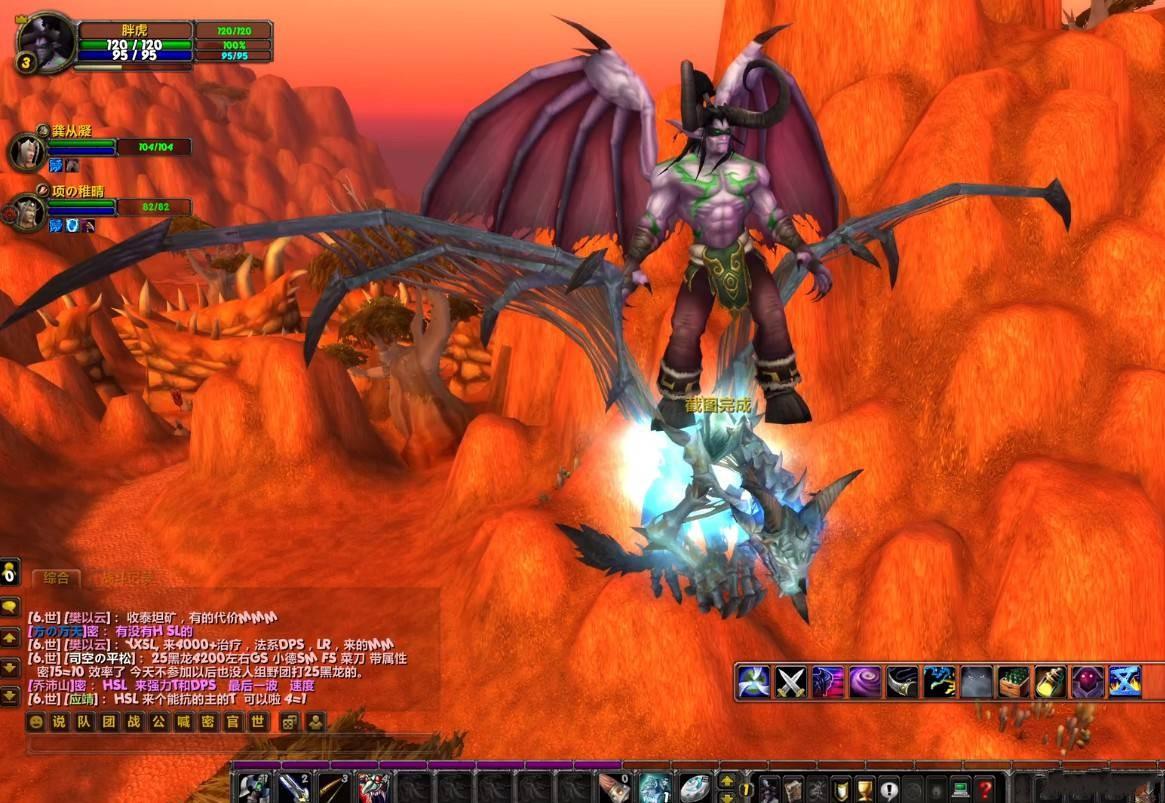
Task: Open the chat emote smiley menu
Action: pos(37,722)
